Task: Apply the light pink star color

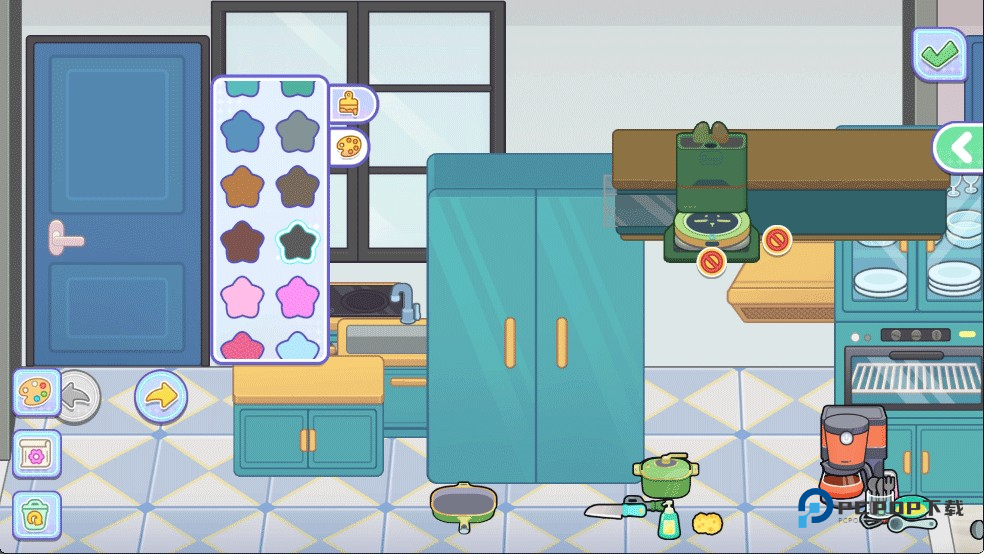Action: tap(241, 298)
